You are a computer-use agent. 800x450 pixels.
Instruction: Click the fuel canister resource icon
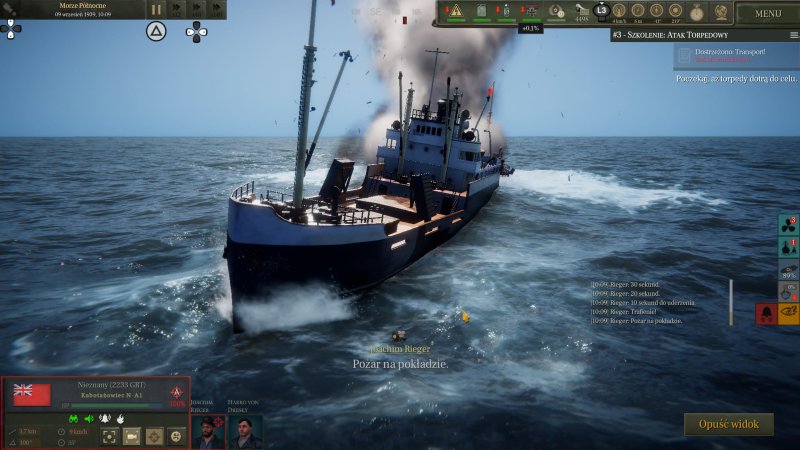click(481, 10)
